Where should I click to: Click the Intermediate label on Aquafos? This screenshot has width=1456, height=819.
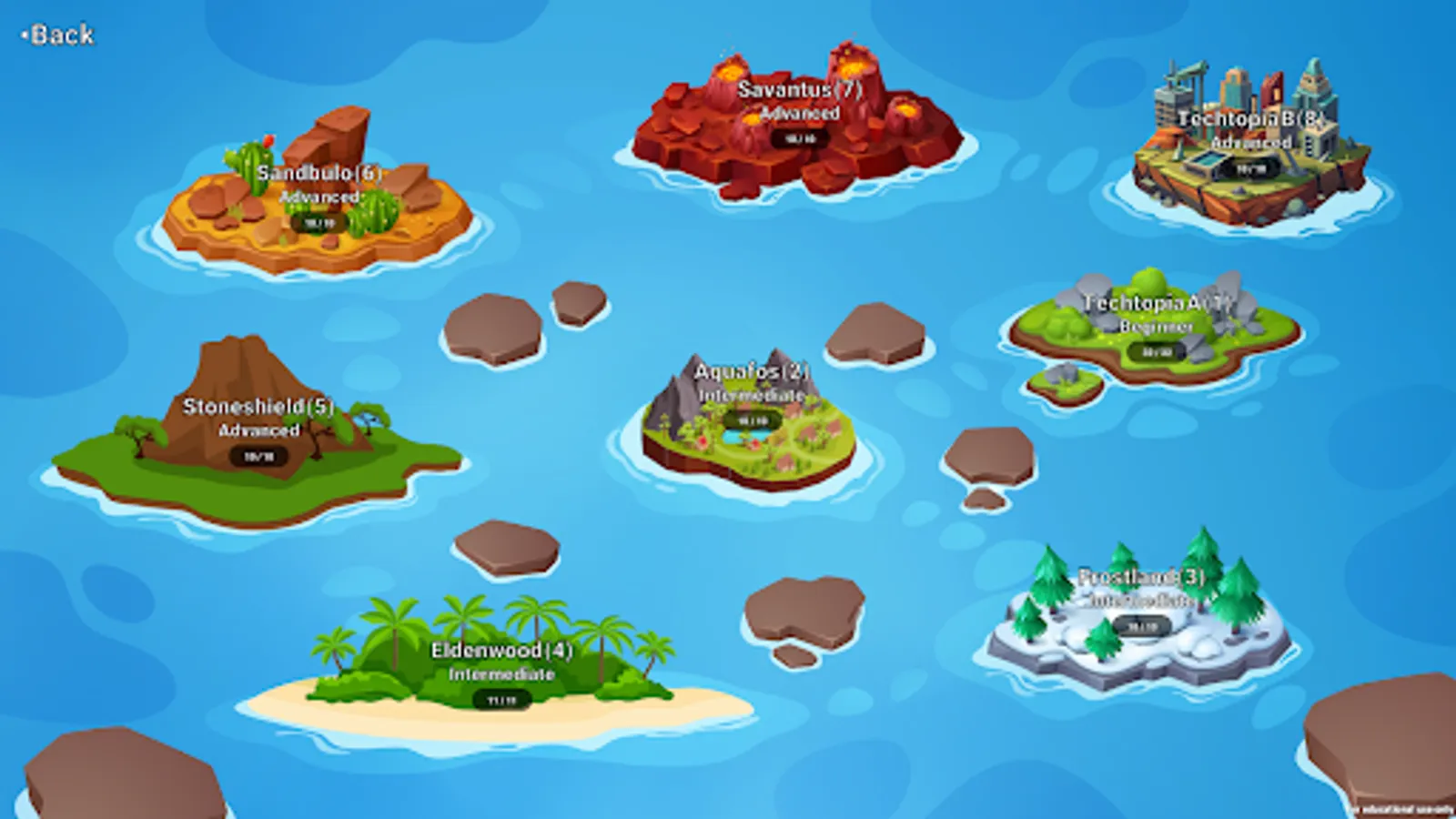click(750, 395)
